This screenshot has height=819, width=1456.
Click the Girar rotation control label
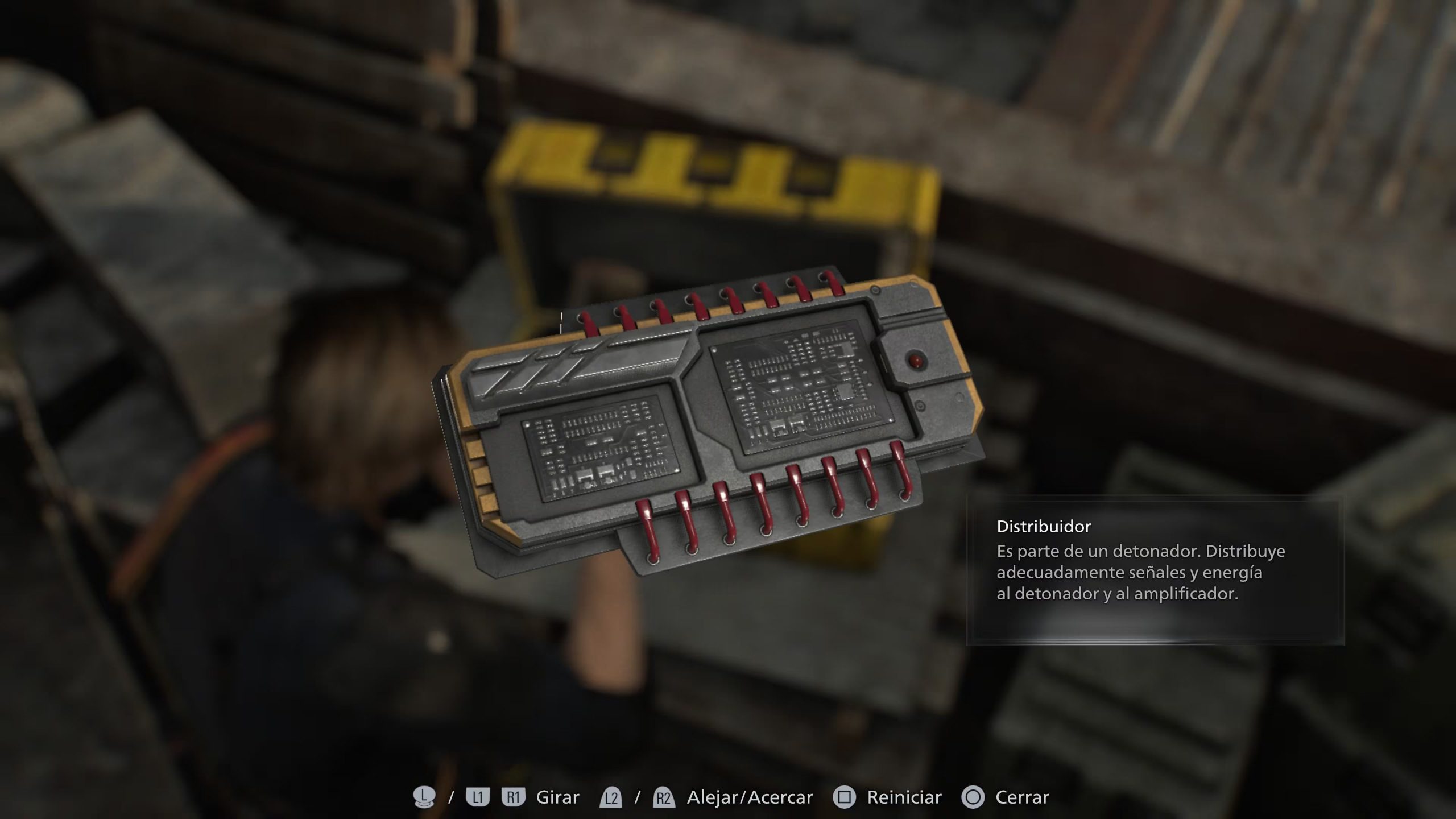point(558,796)
